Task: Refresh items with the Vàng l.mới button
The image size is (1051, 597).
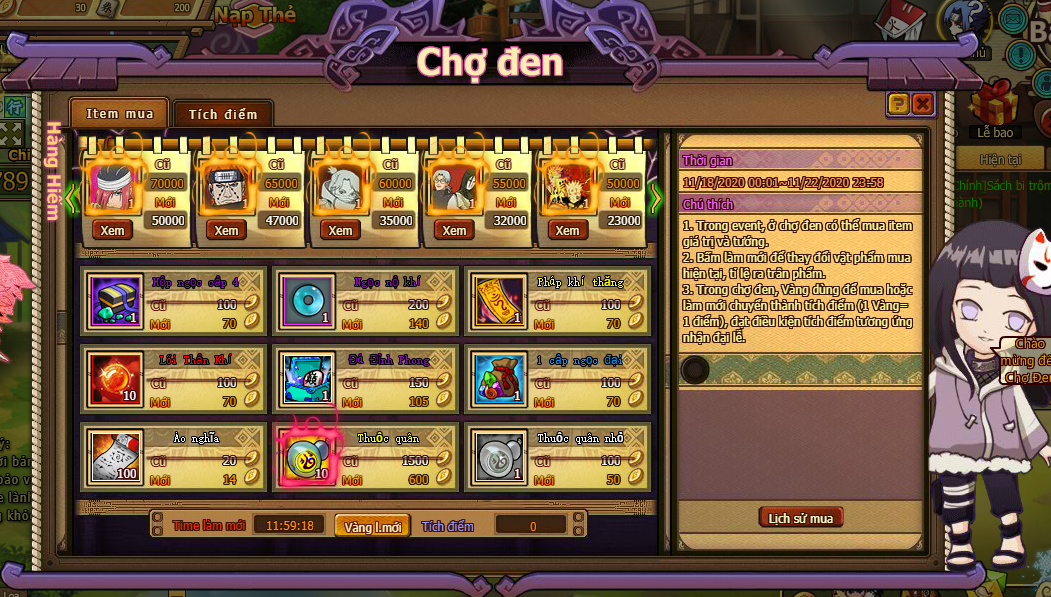Action: click(x=372, y=526)
